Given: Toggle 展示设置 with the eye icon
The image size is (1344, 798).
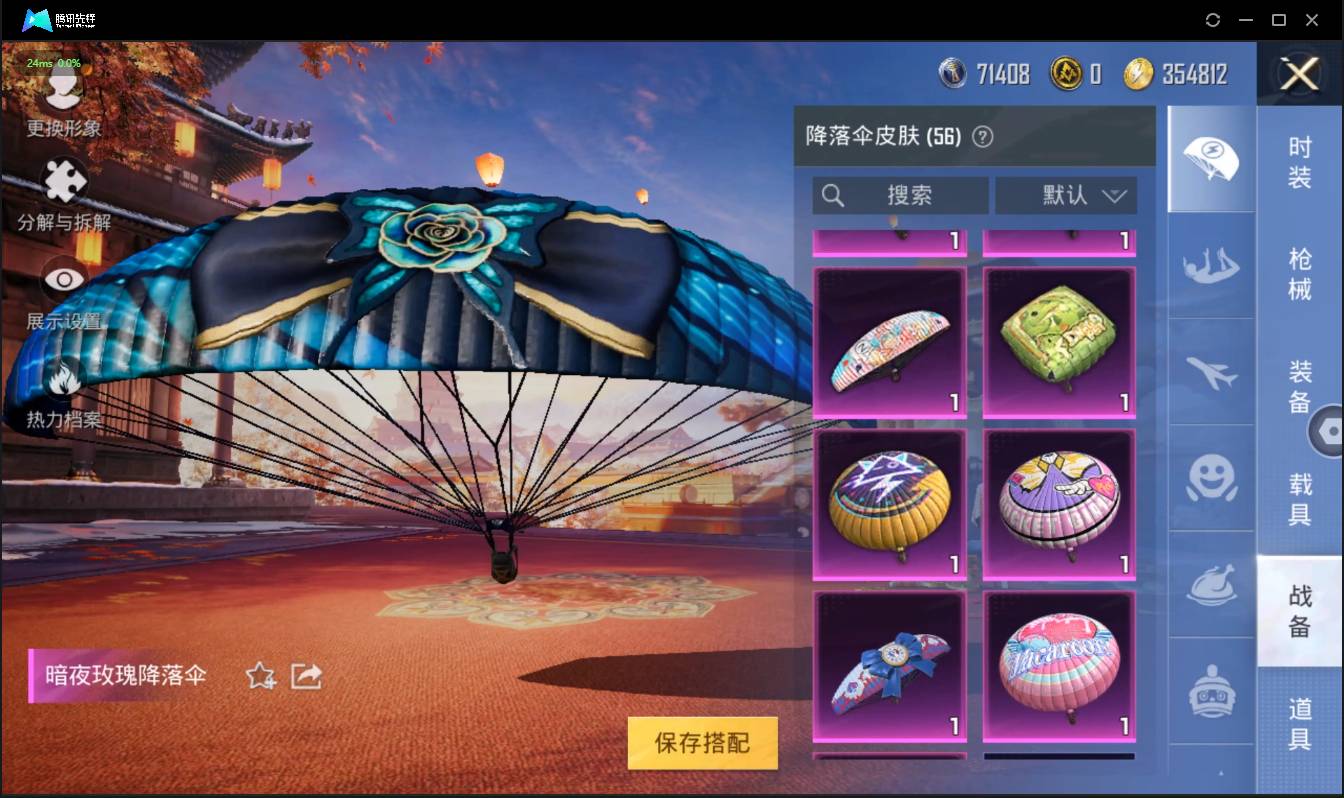Looking at the screenshot, I should pyautogui.click(x=62, y=281).
